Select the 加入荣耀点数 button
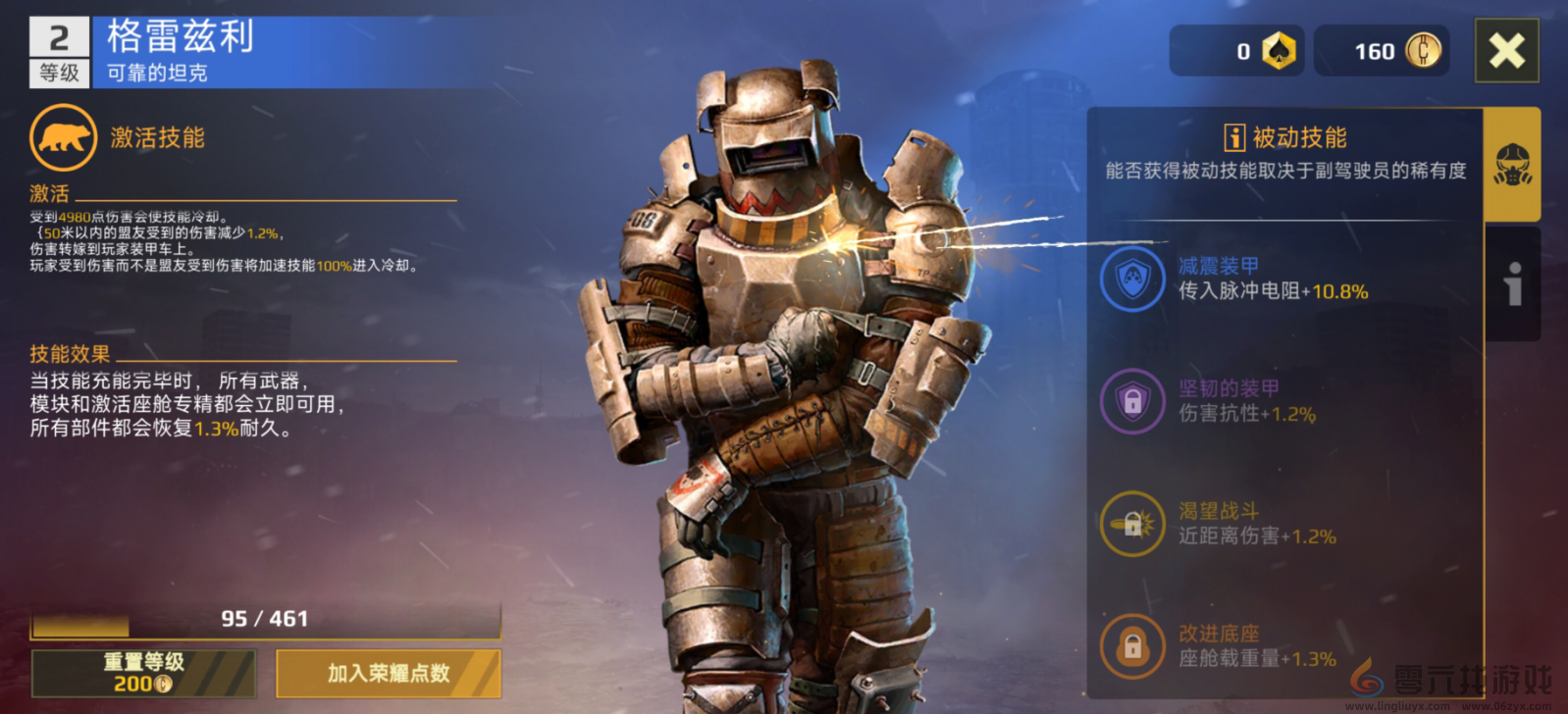Image resolution: width=1568 pixels, height=714 pixels. [x=389, y=673]
